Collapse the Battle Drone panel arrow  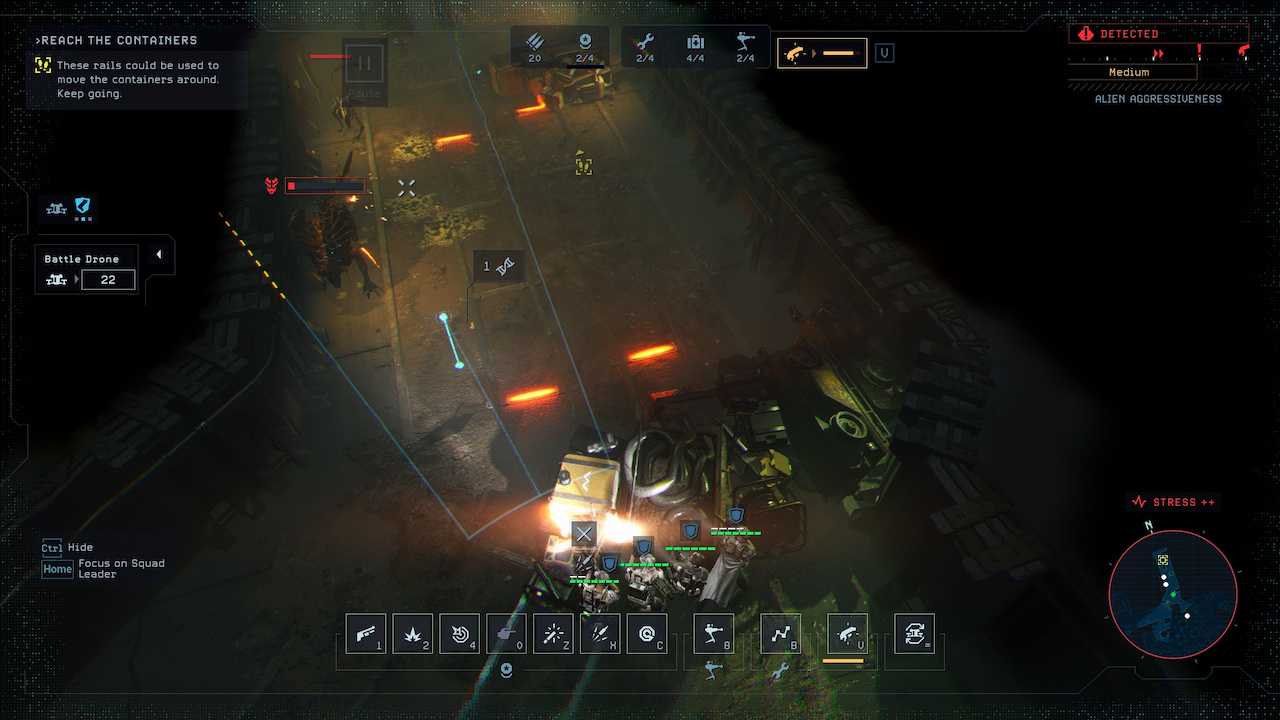(158, 255)
